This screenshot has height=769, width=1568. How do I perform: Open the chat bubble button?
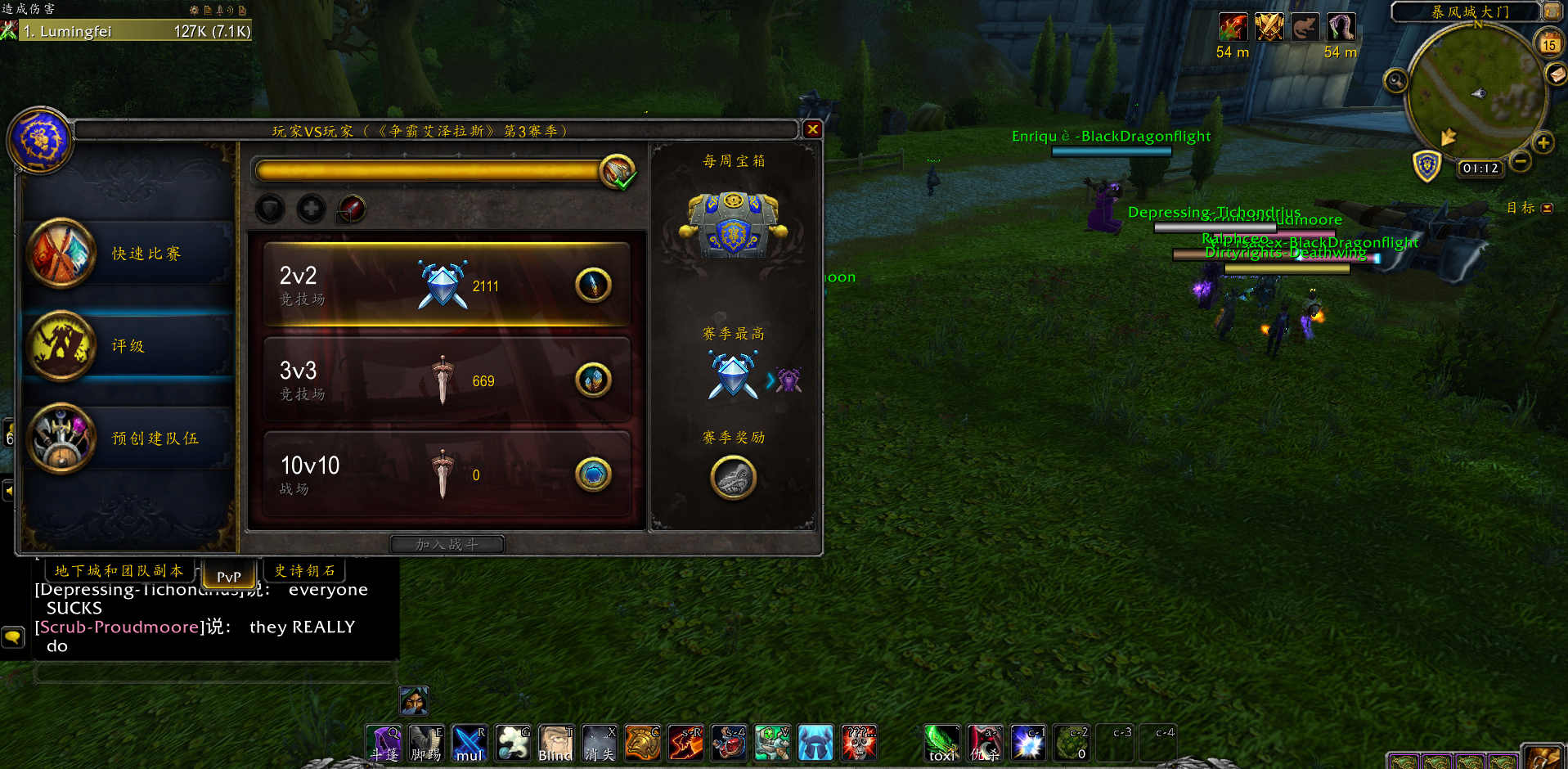[13, 636]
